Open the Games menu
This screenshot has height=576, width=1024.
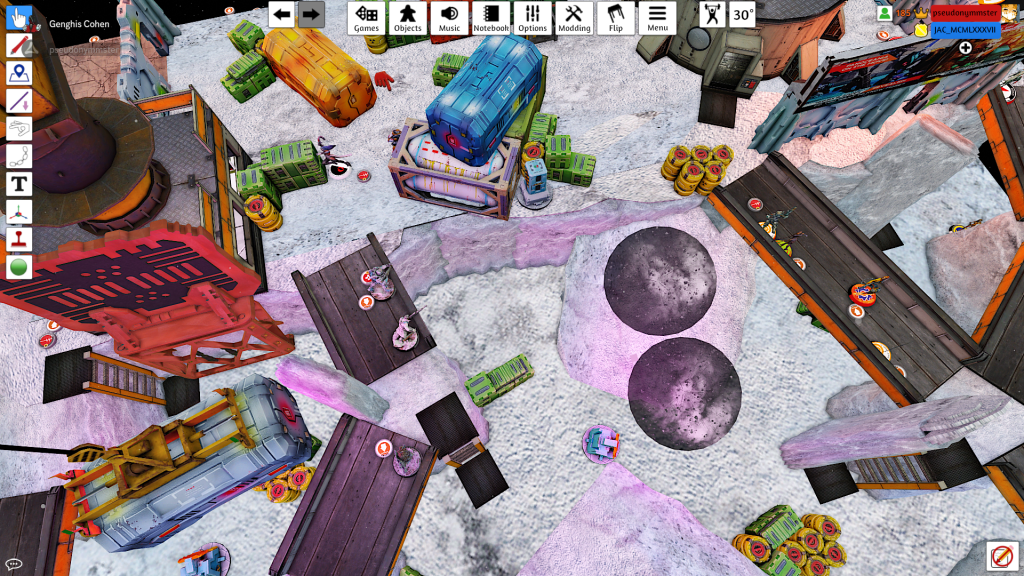coord(367,17)
